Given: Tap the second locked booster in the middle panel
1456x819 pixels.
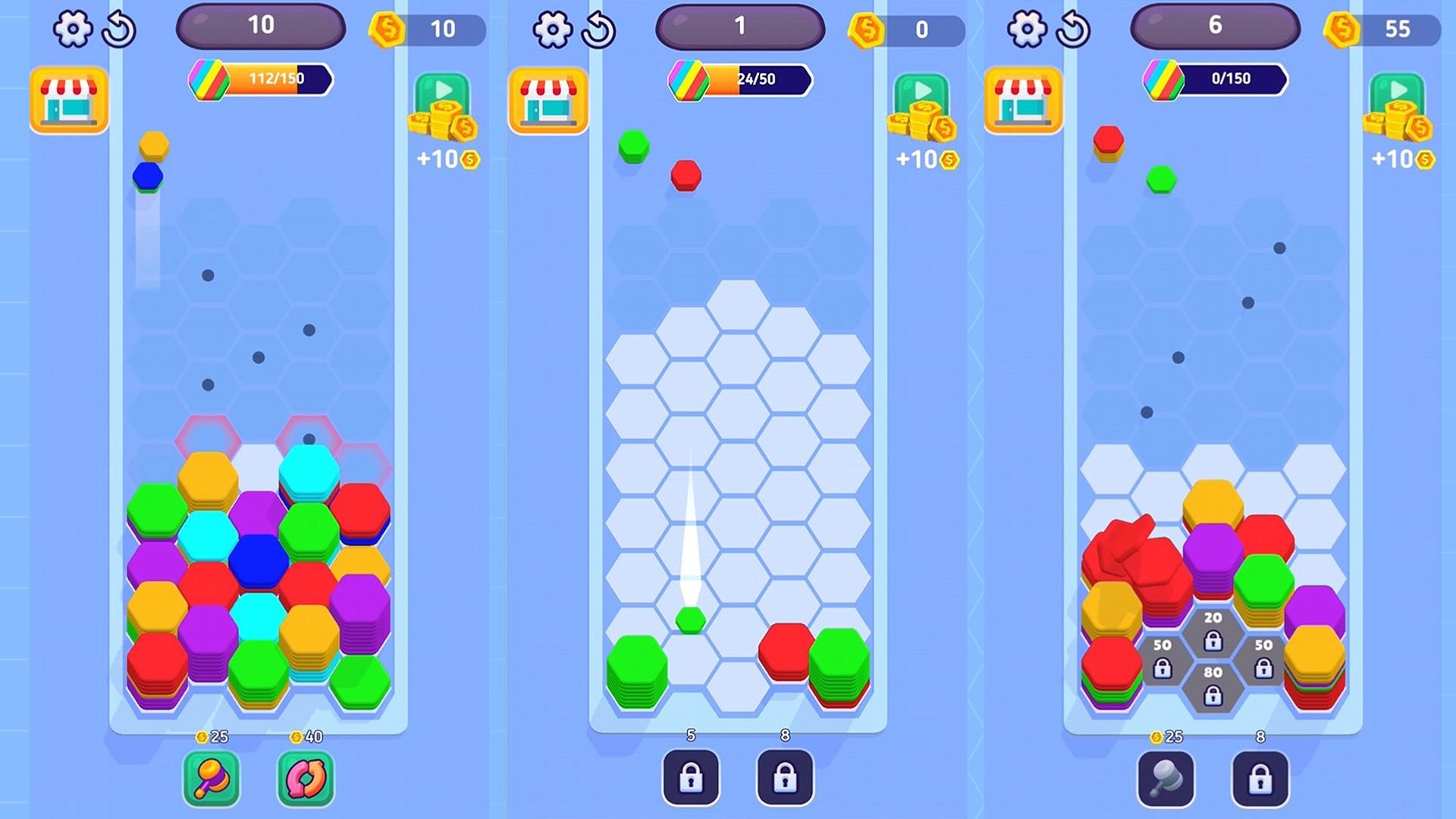Looking at the screenshot, I should (786, 778).
